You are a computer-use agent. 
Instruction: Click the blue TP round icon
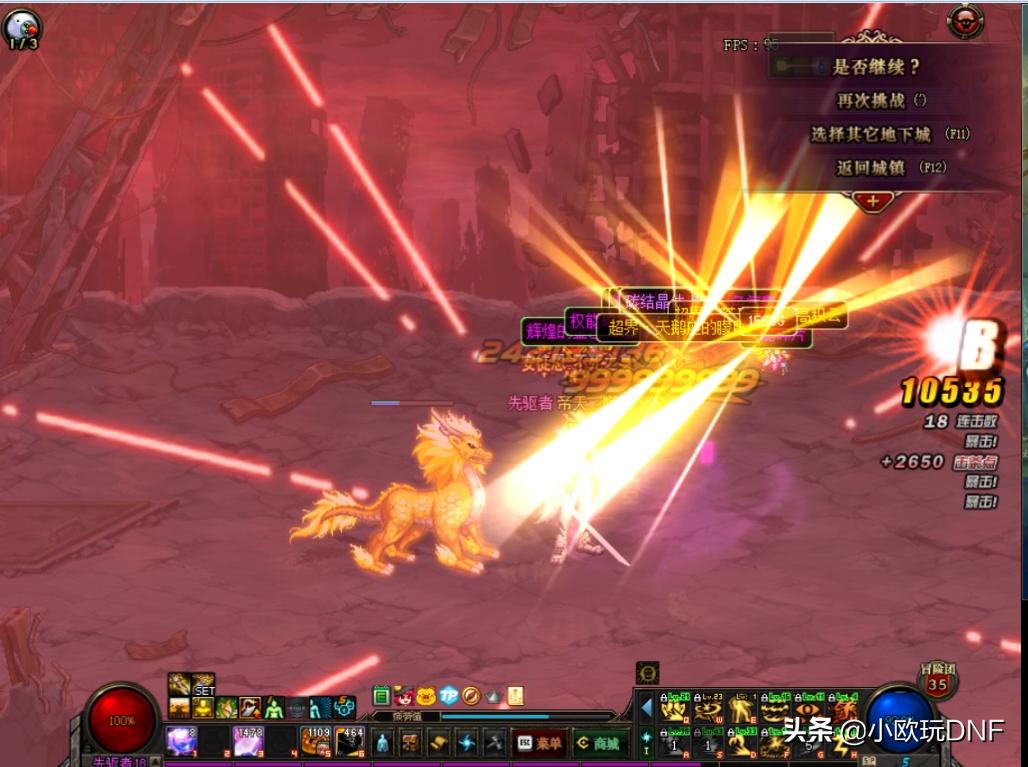point(449,696)
